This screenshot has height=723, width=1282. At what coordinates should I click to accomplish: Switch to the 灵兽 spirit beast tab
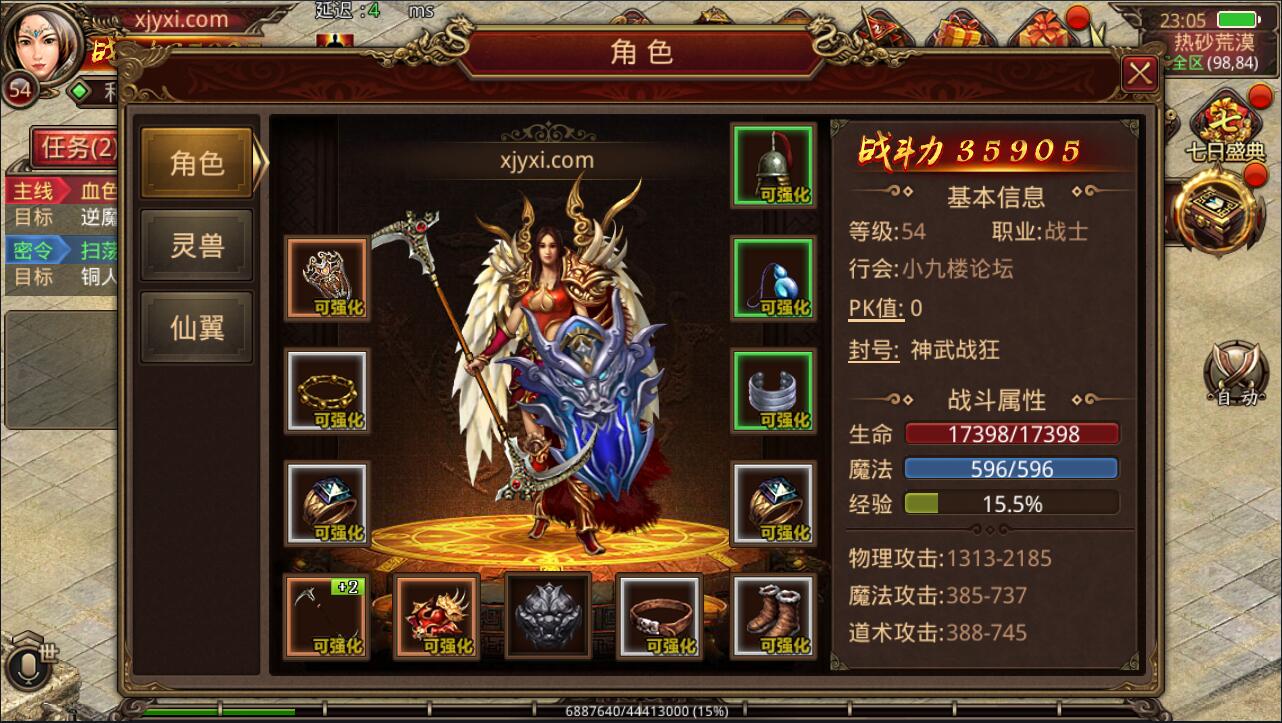click(196, 246)
